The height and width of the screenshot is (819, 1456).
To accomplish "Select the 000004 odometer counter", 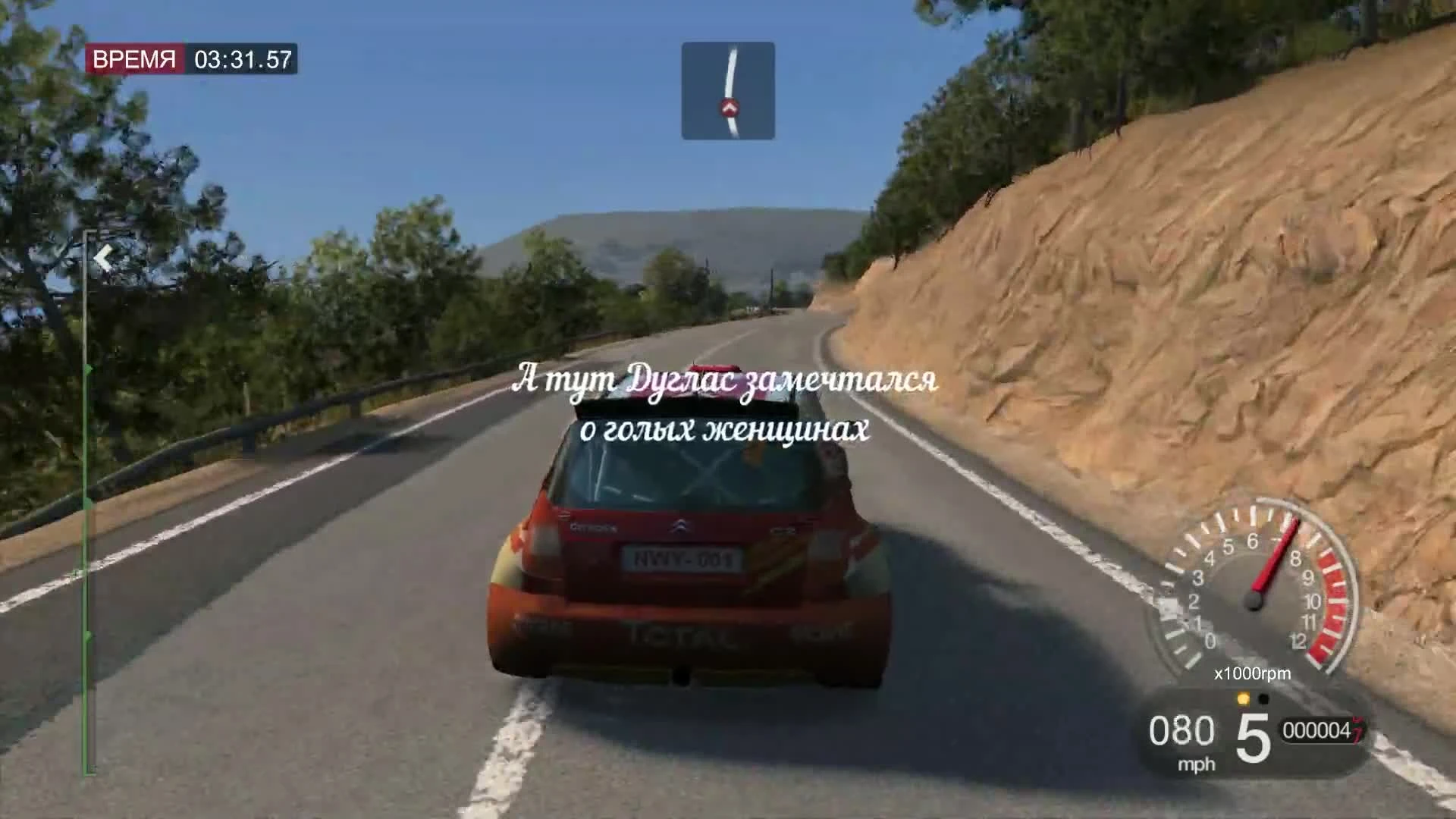I will pyautogui.click(x=1317, y=730).
